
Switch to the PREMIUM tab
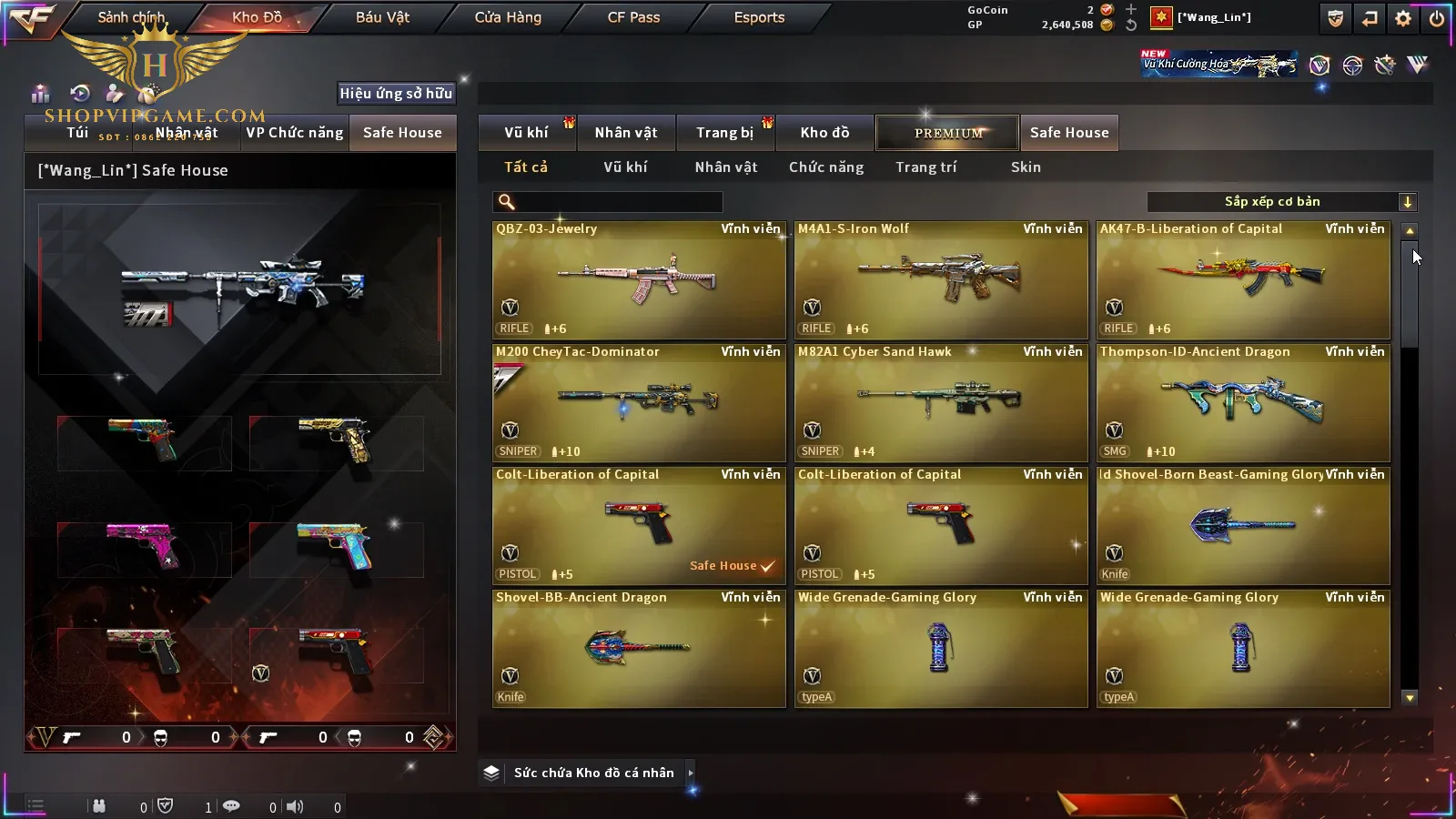[947, 133]
